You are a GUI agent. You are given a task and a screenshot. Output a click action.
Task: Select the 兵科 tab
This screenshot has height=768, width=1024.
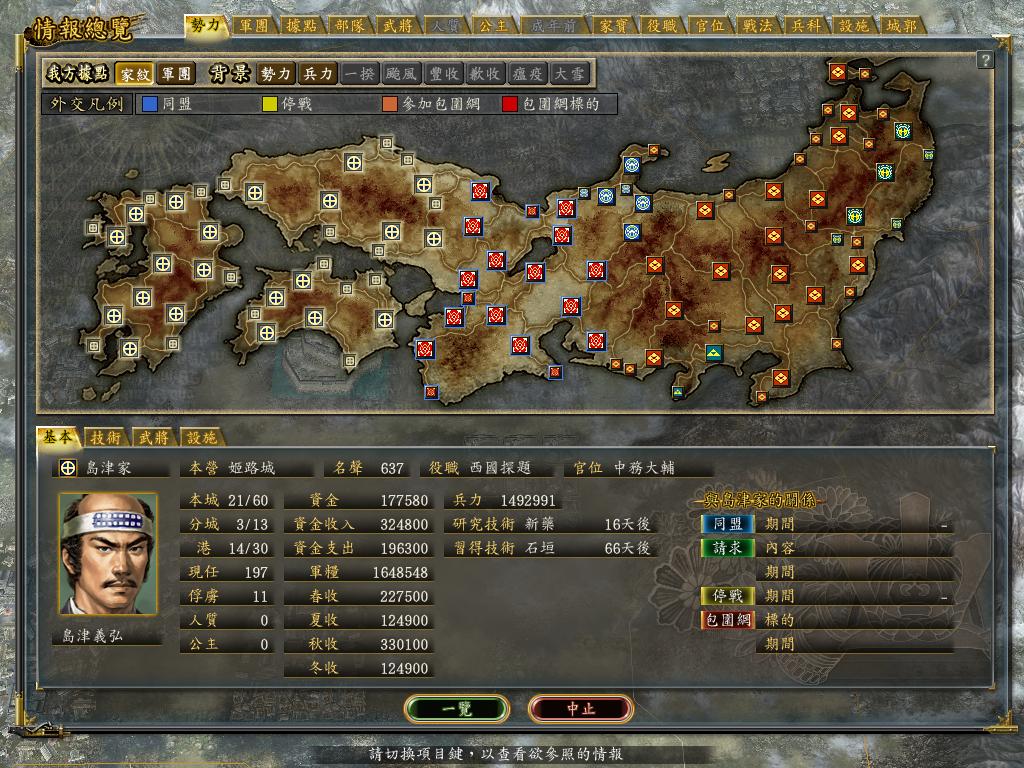pos(806,25)
